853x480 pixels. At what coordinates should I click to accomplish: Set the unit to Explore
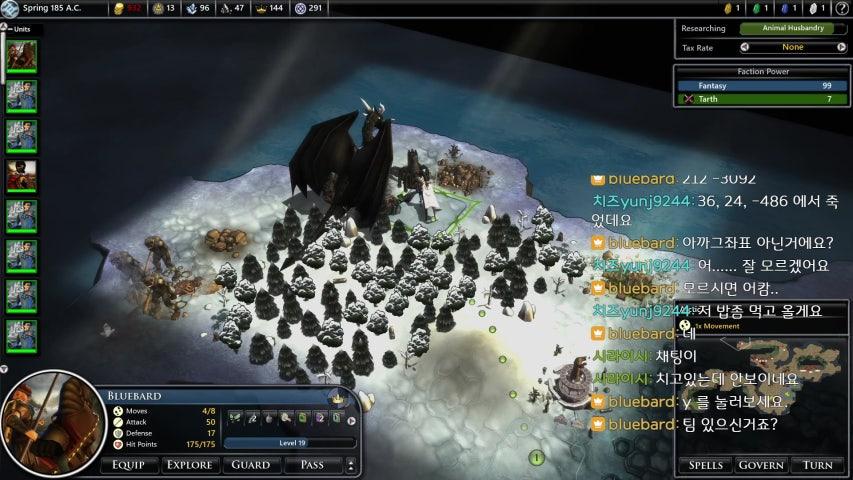(189, 465)
